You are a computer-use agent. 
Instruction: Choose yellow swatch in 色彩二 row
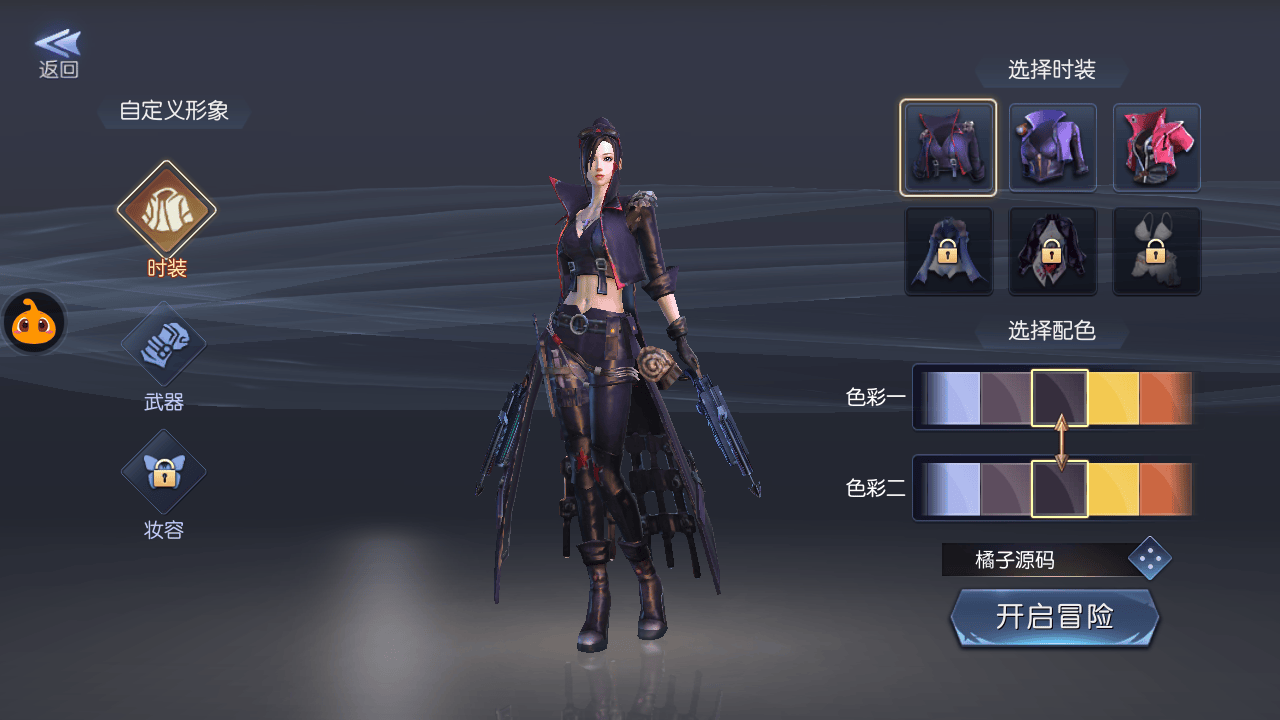point(1113,488)
